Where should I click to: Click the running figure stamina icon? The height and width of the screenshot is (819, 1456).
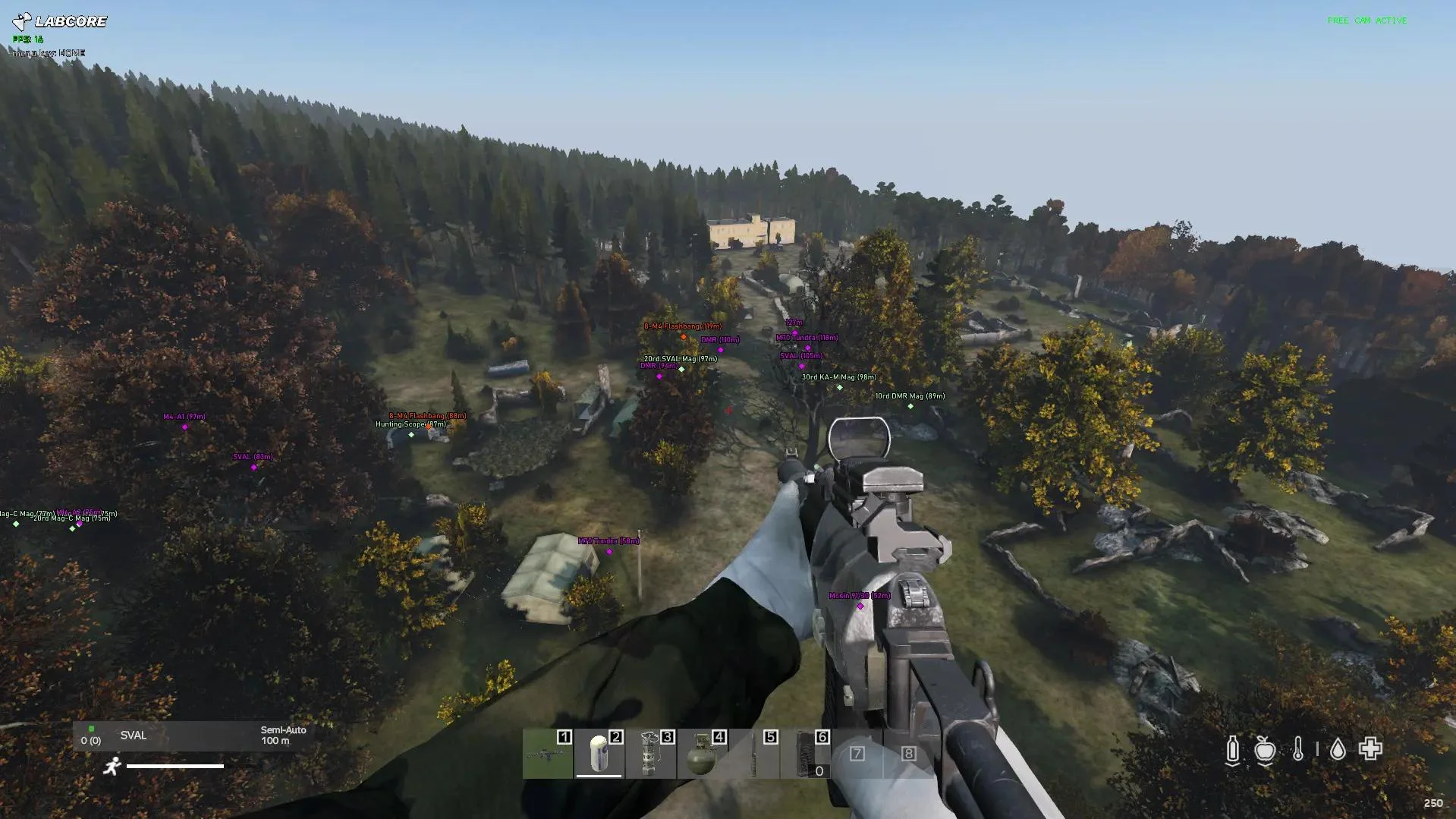click(x=112, y=767)
